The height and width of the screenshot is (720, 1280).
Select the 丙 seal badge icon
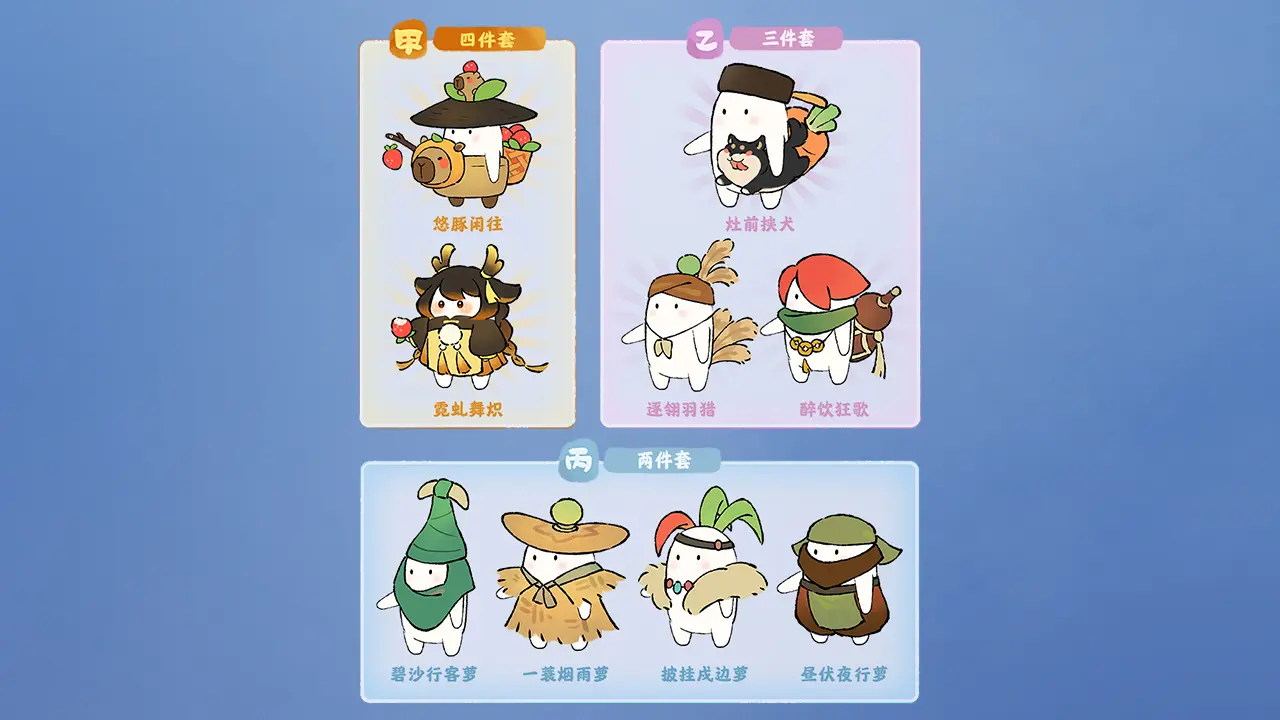[577, 462]
